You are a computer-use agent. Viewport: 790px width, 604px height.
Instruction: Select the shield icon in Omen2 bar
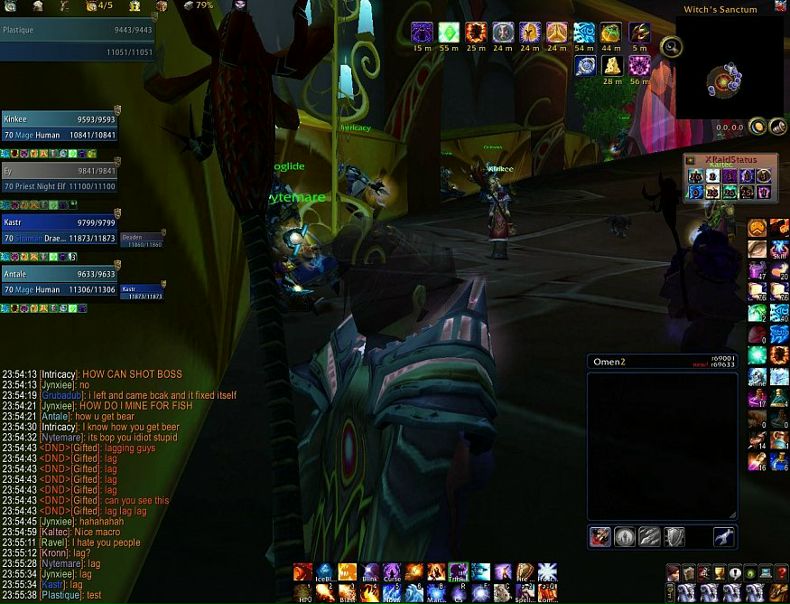click(675, 537)
